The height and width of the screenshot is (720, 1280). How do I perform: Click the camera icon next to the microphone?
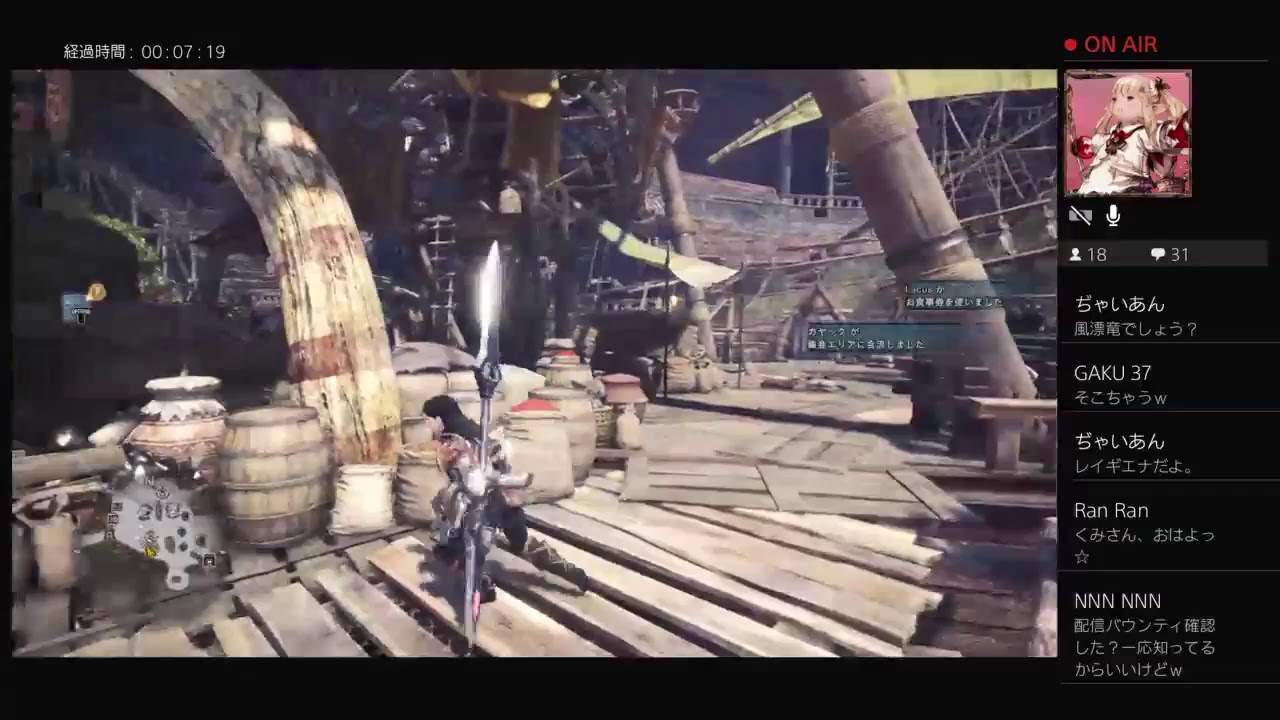pos(1080,215)
